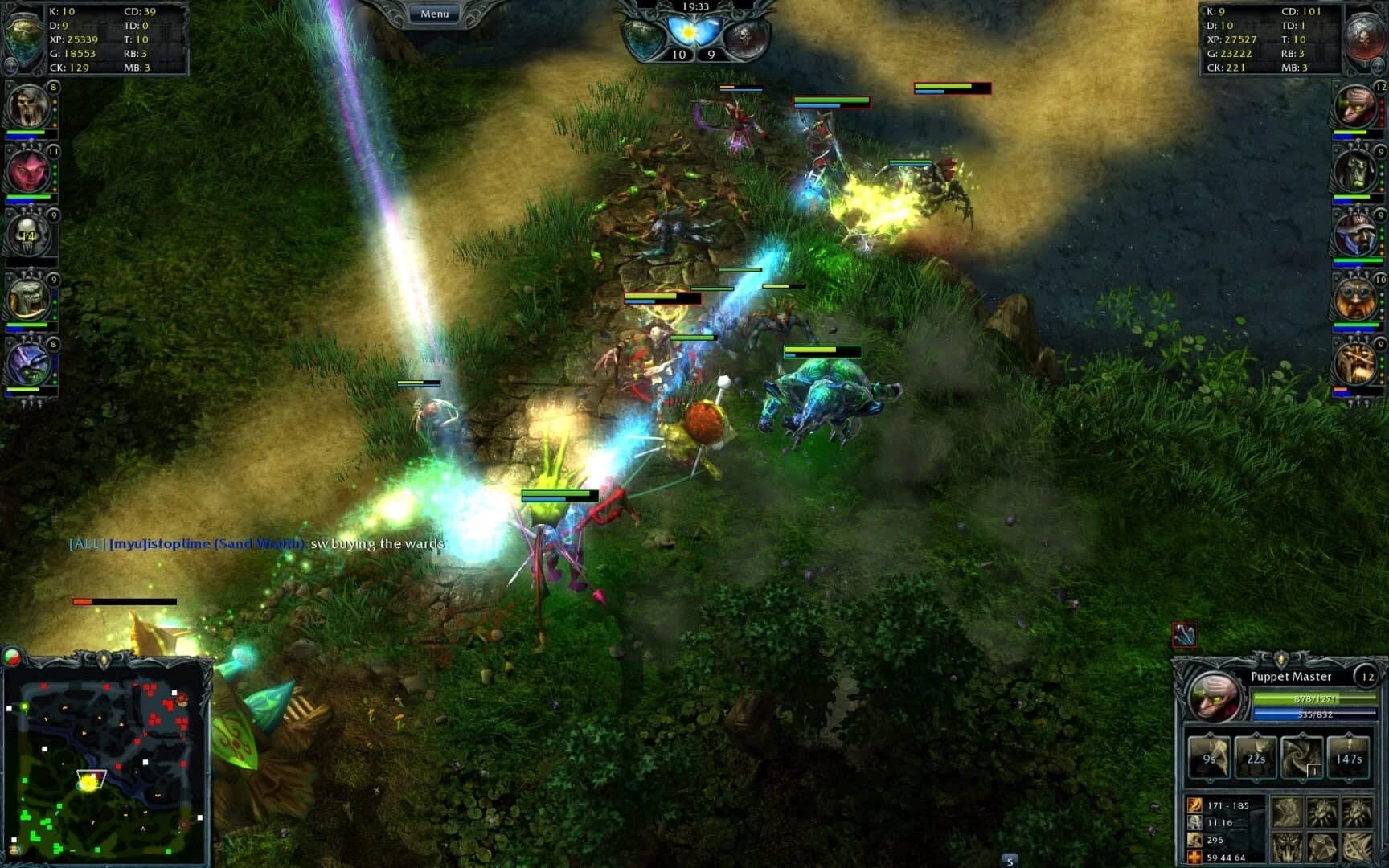This screenshot has height=868, width=1389.
Task: Activate the Whiplash ability showing 22s
Action: pyautogui.click(x=1256, y=756)
